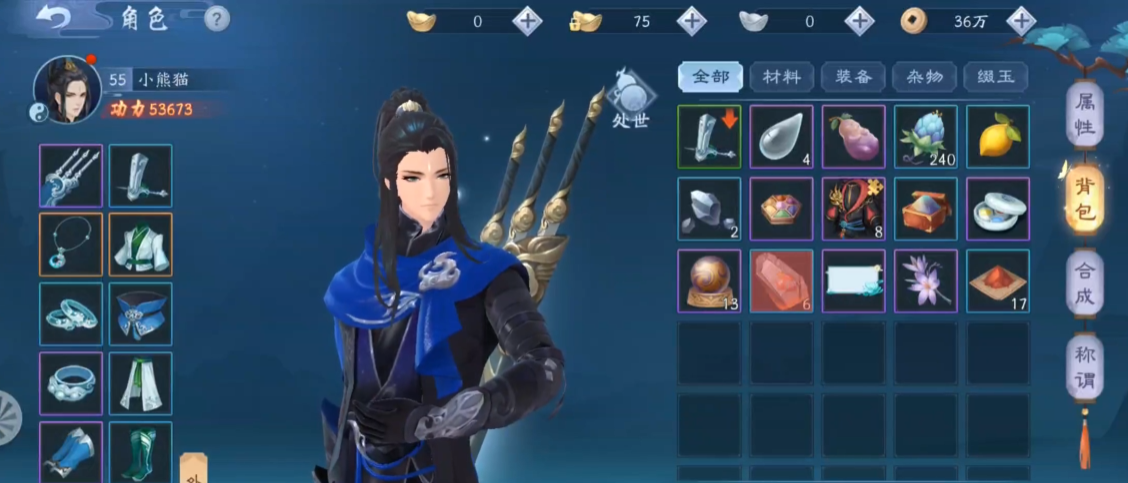Image resolution: width=1128 pixels, height=483 pixels.
Task: Select the yellow lemon item in bag
Action: point(997,136)
